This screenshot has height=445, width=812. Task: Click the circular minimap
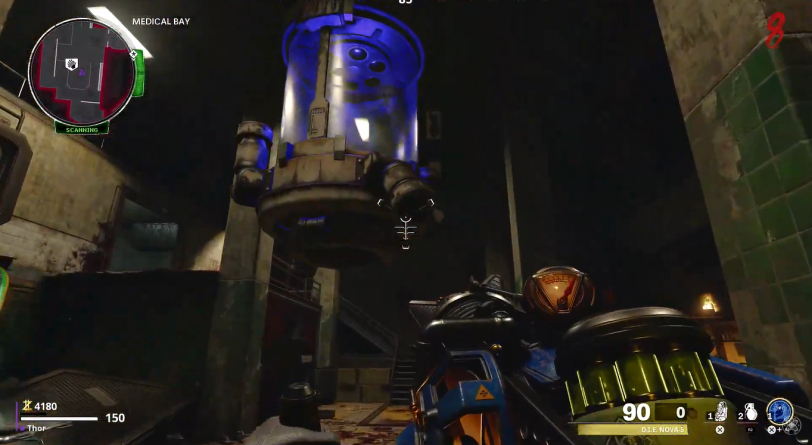point(81,70)
